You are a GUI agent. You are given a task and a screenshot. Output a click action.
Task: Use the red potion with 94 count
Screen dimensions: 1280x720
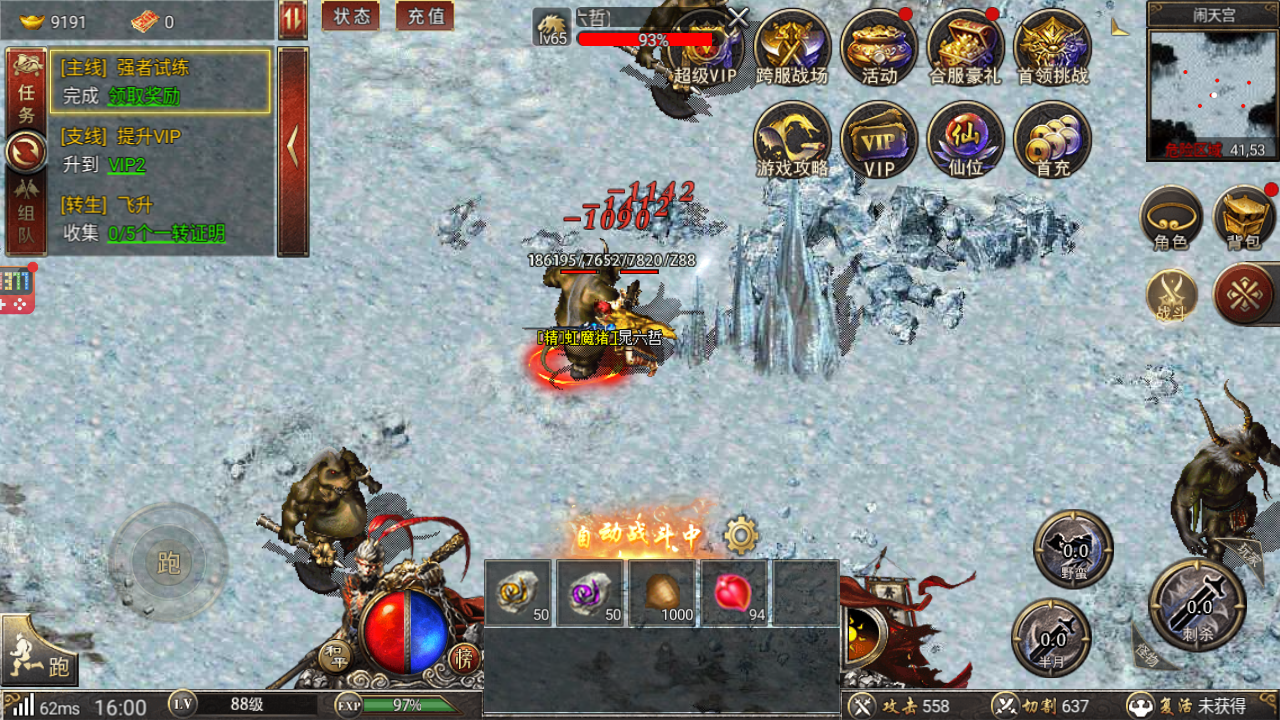[733, 593]
